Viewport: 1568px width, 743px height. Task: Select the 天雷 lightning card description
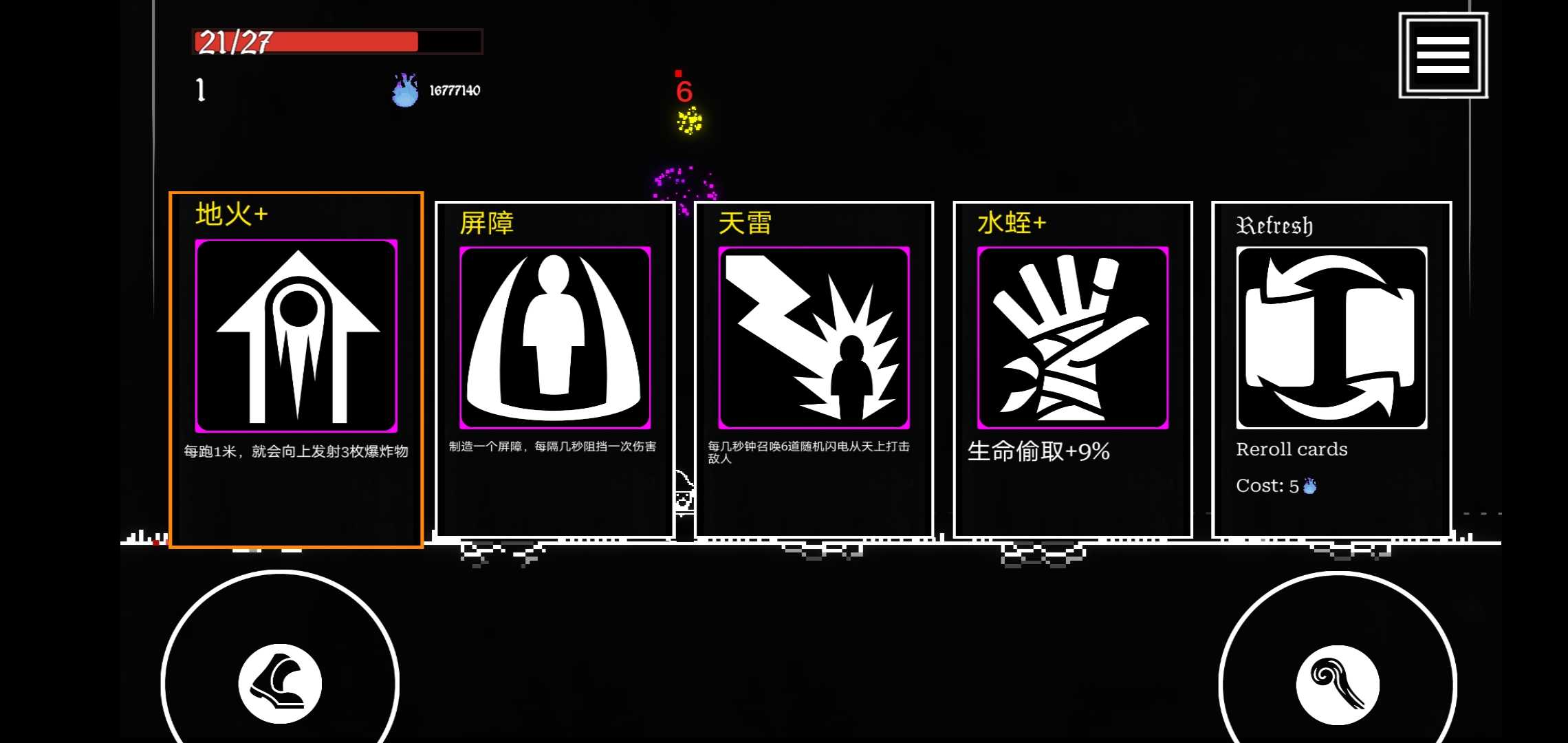pos(806,452)
